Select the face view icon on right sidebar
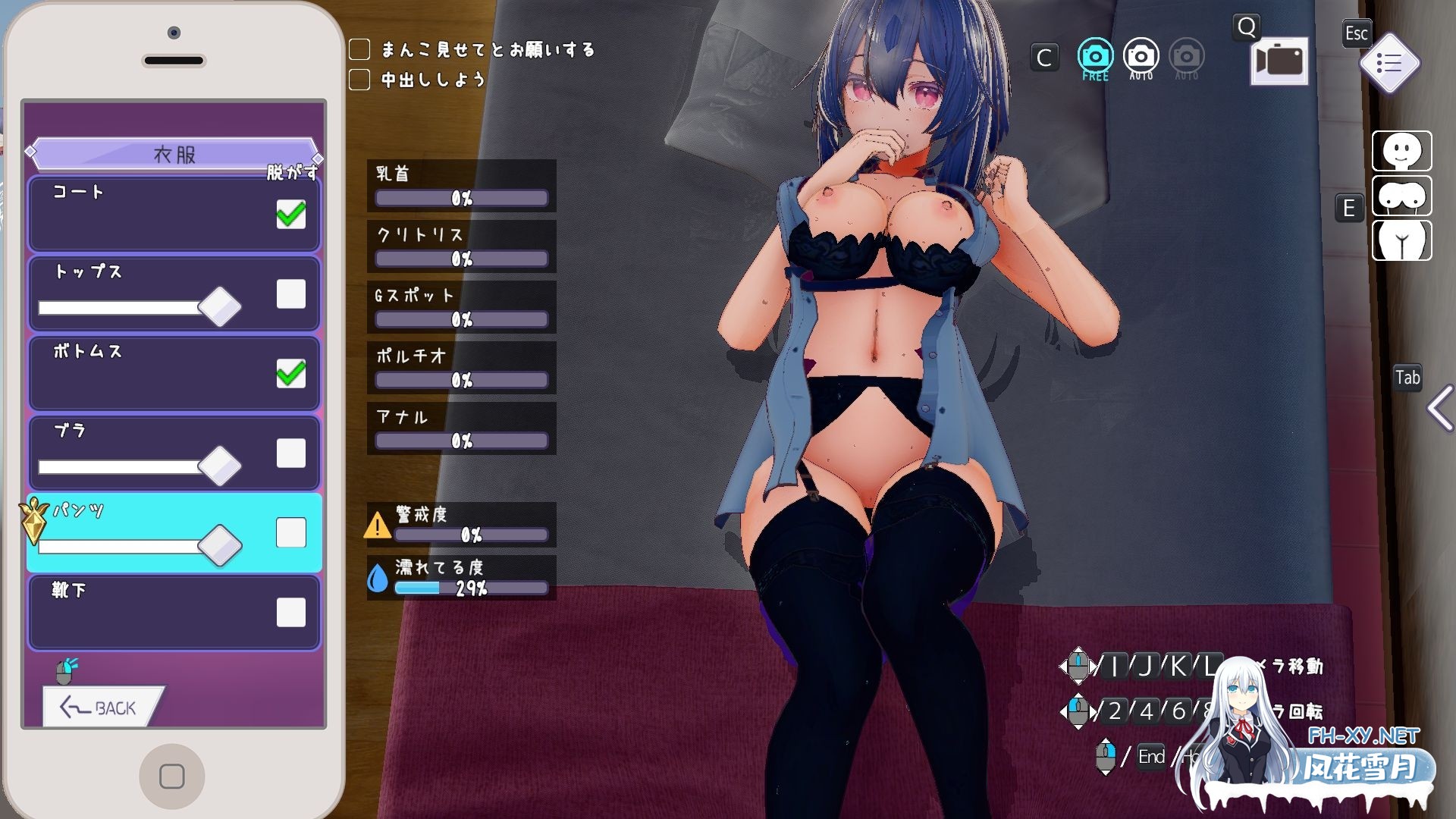 1401,151
